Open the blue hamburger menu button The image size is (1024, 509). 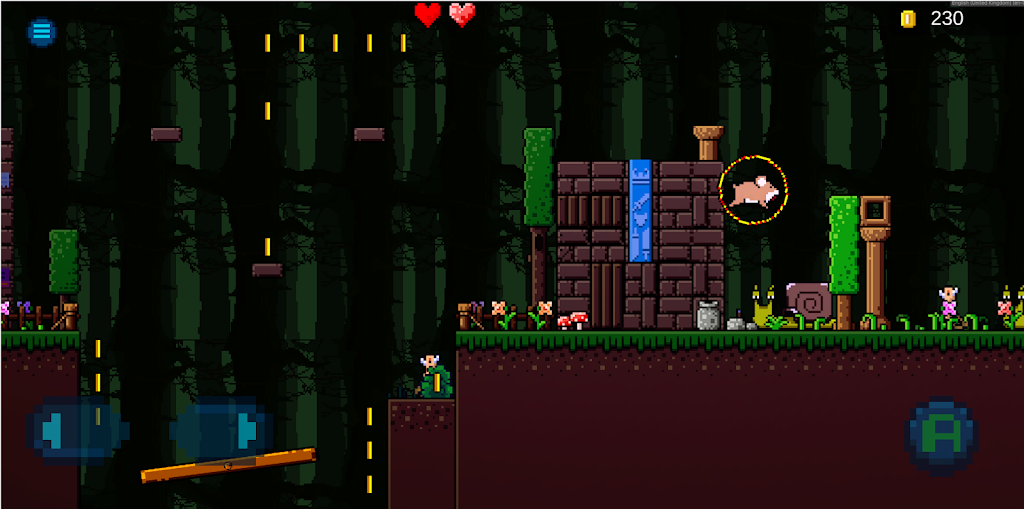(x=41, y=32)
